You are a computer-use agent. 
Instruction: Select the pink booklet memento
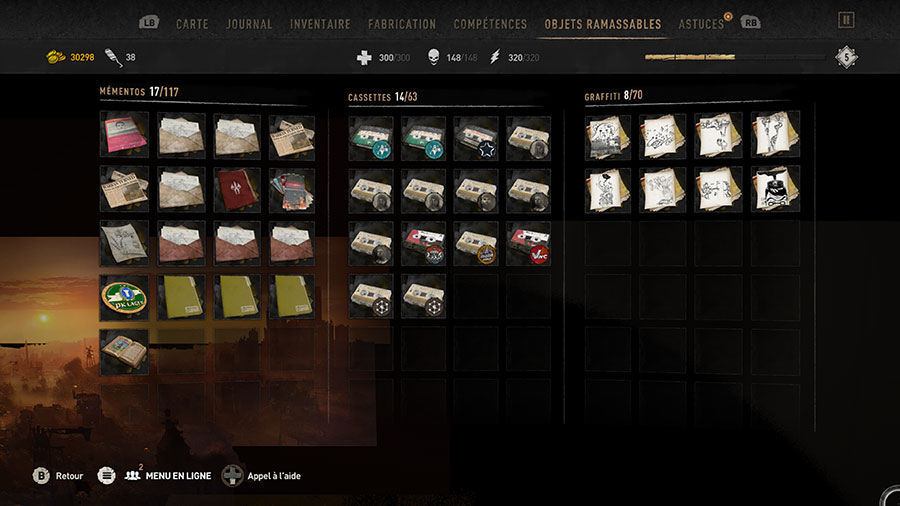[x=124, y=136]
